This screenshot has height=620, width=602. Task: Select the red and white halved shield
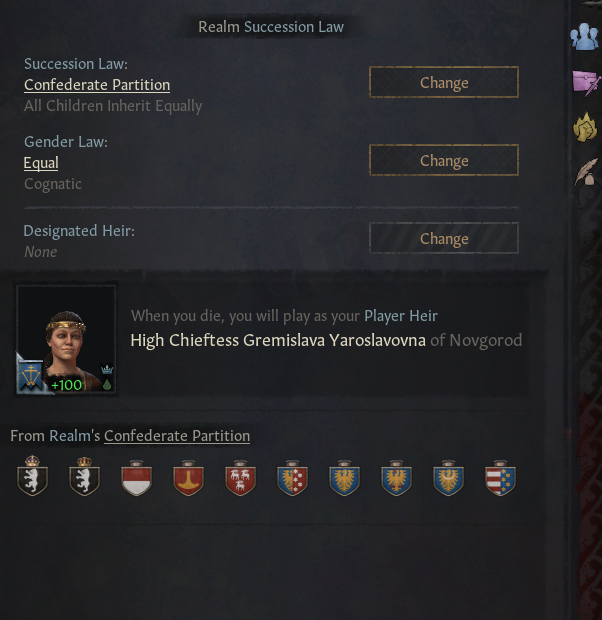pos(136,478)
